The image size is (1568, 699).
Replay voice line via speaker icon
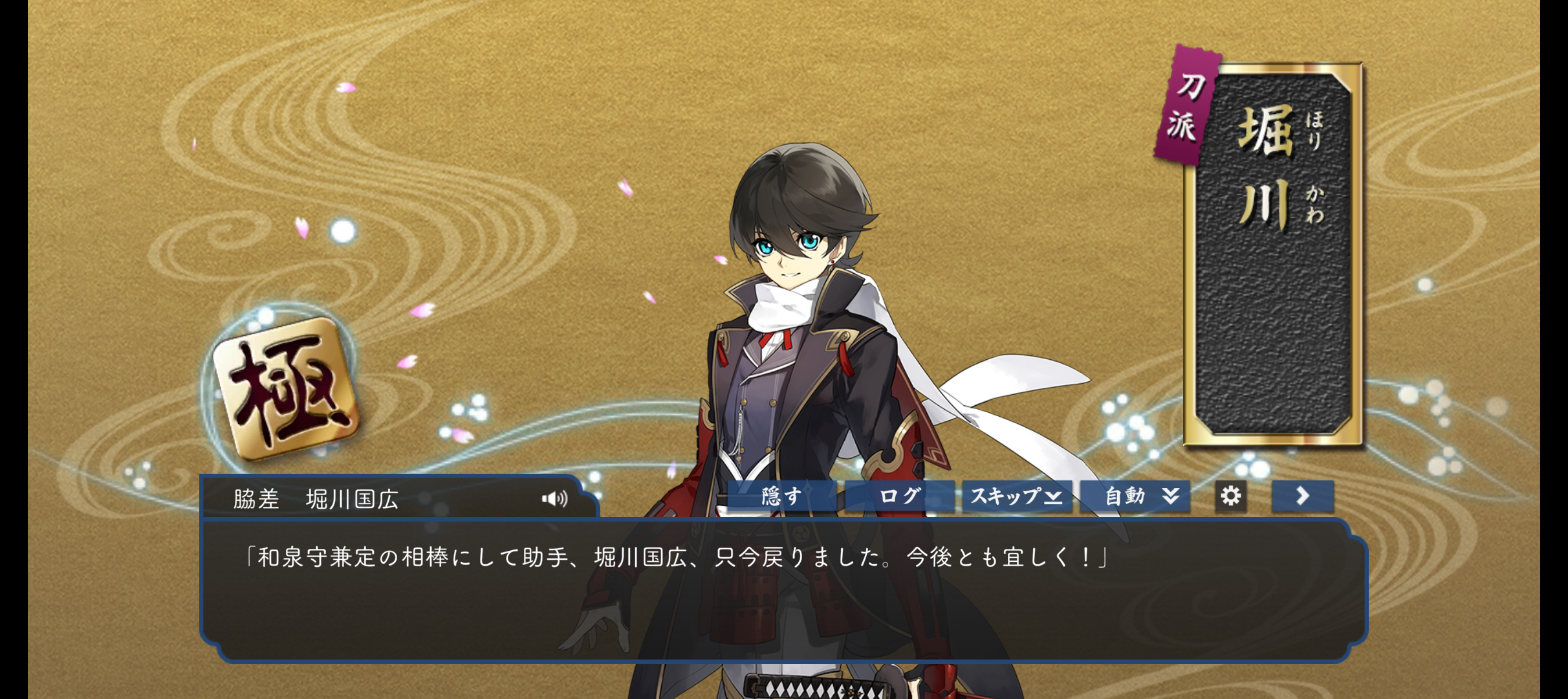[x=554, y=498]
